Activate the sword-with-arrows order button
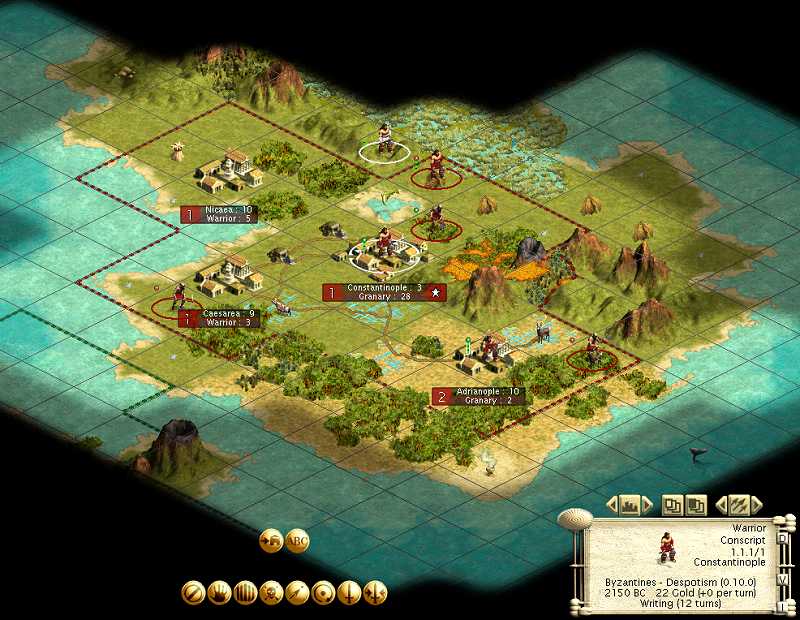 coord(375,593)
